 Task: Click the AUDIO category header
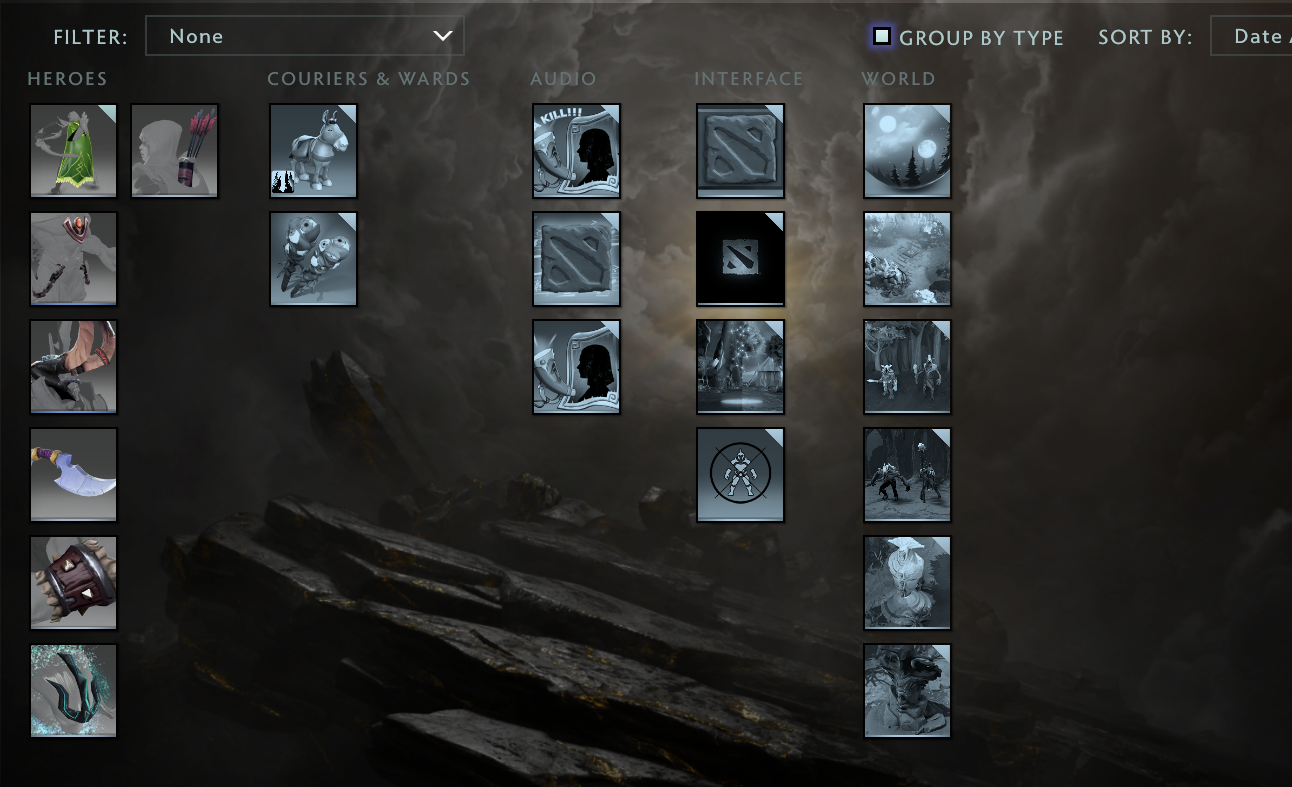coord(564,78)
